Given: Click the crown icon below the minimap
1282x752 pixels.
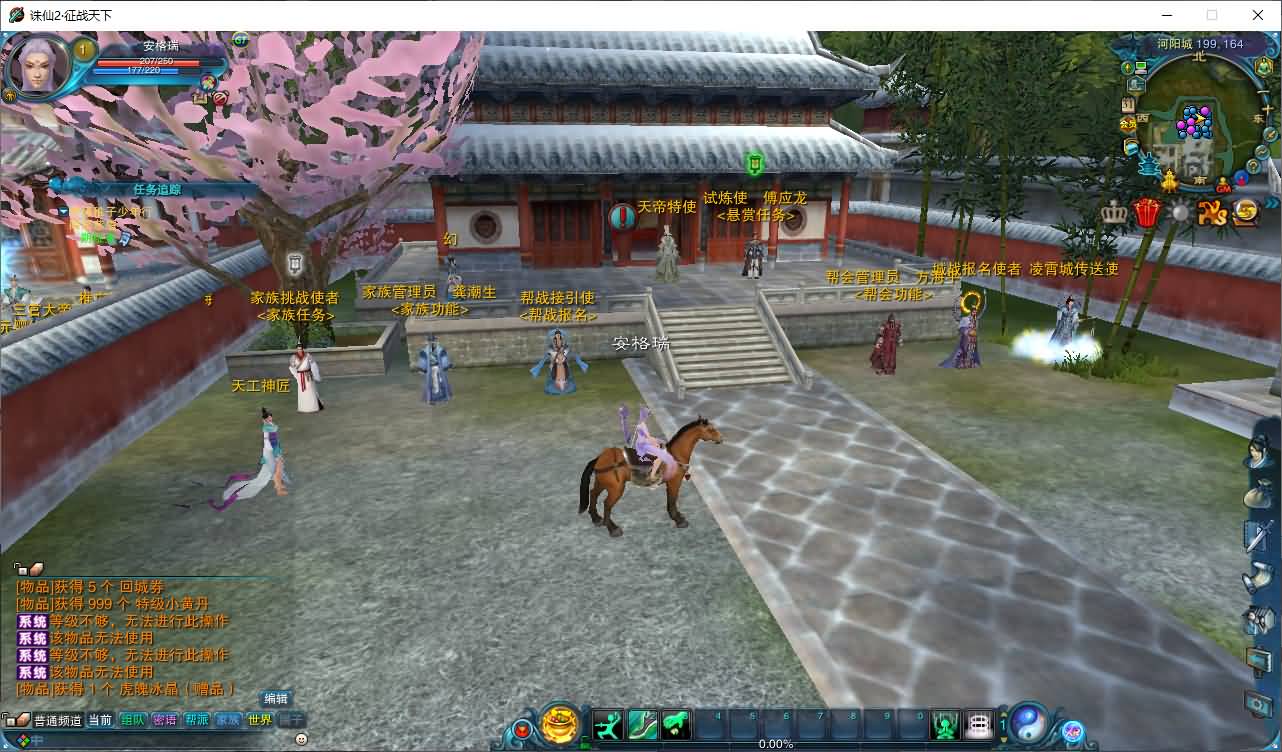Looking at the screenshot, I should [1114, 212].
